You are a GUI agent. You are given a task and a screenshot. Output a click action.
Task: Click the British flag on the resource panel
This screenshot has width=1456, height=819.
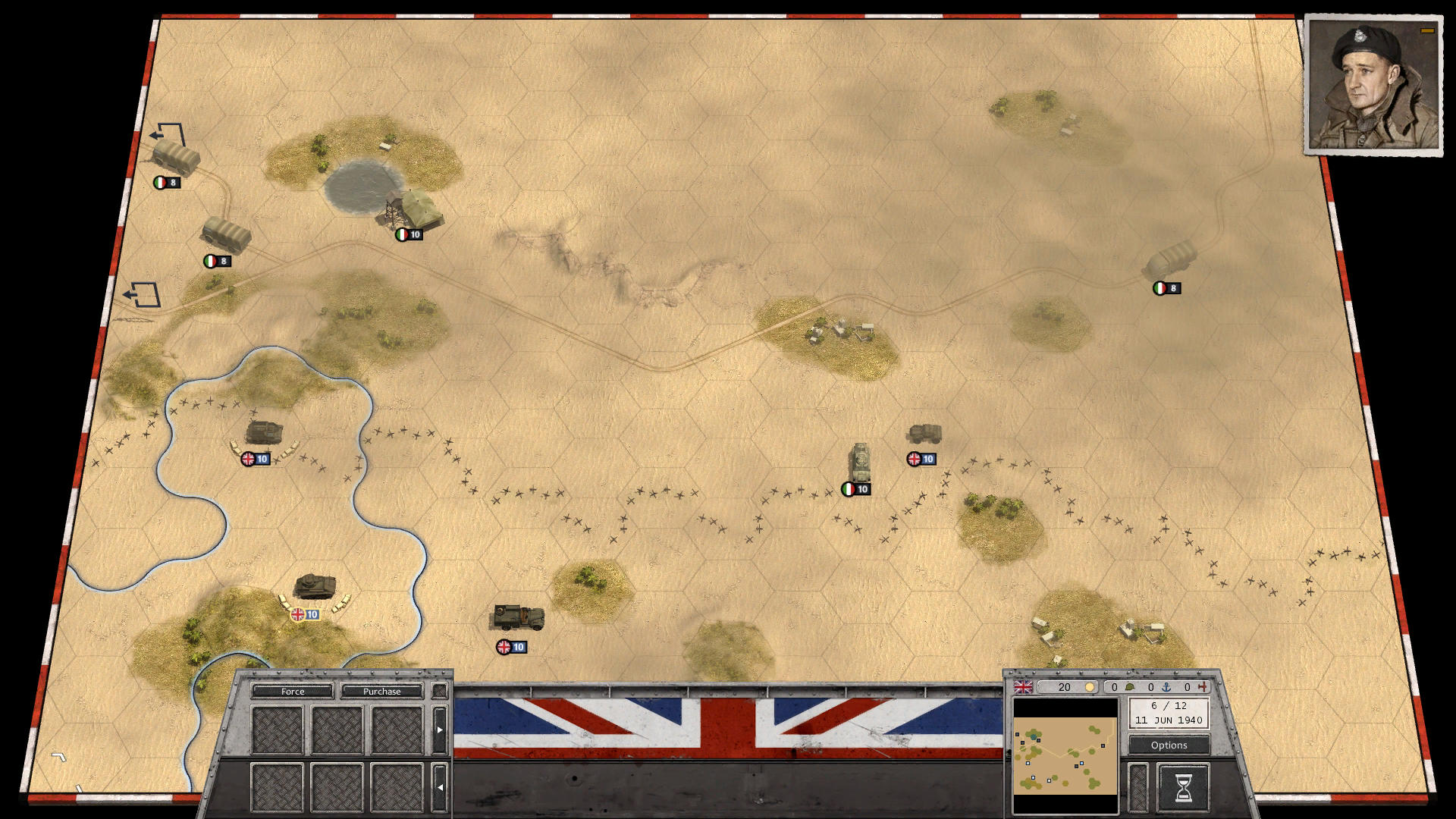click(x=1023, y=687)
